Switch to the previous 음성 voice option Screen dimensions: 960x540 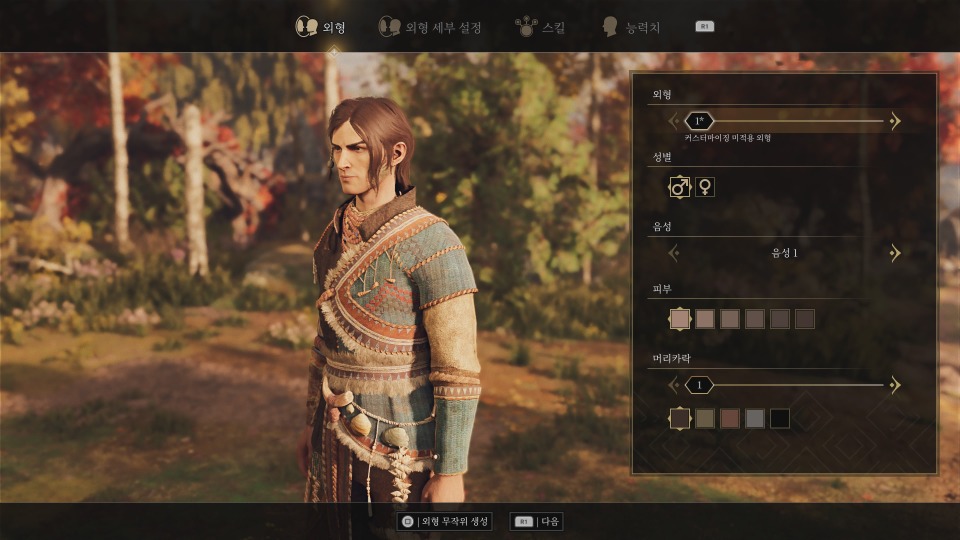coord(674,253)
